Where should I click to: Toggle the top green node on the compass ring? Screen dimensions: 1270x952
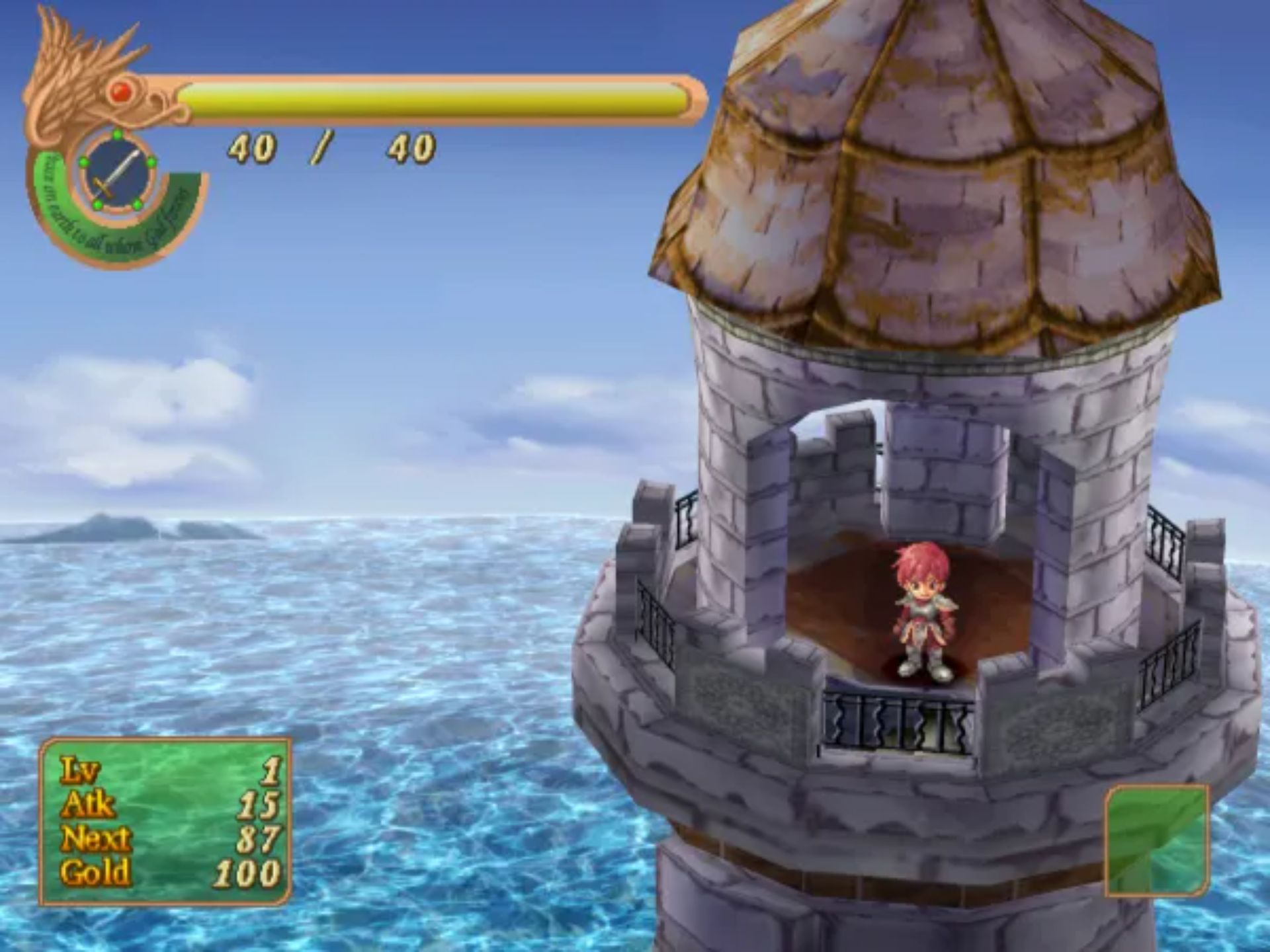pyautogui.click(x=116, y=133)
